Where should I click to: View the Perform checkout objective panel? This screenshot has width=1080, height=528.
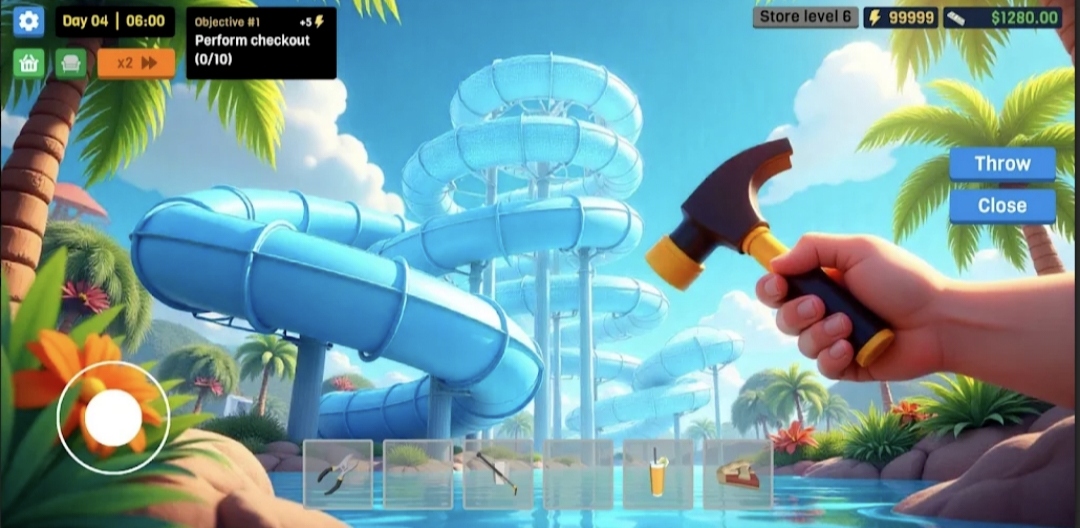261,43
